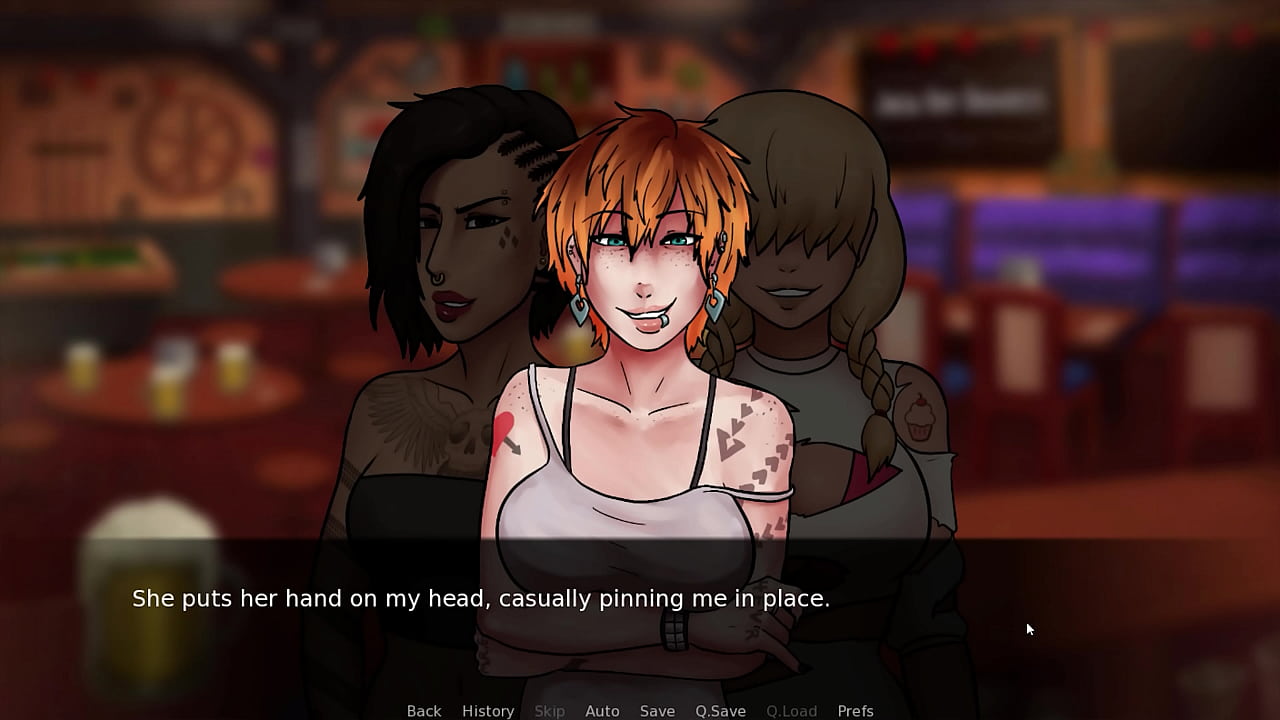The height and width of the screenshot is (720, 1280).
Task: Open the History screen
Action: [x=488, y=710]
